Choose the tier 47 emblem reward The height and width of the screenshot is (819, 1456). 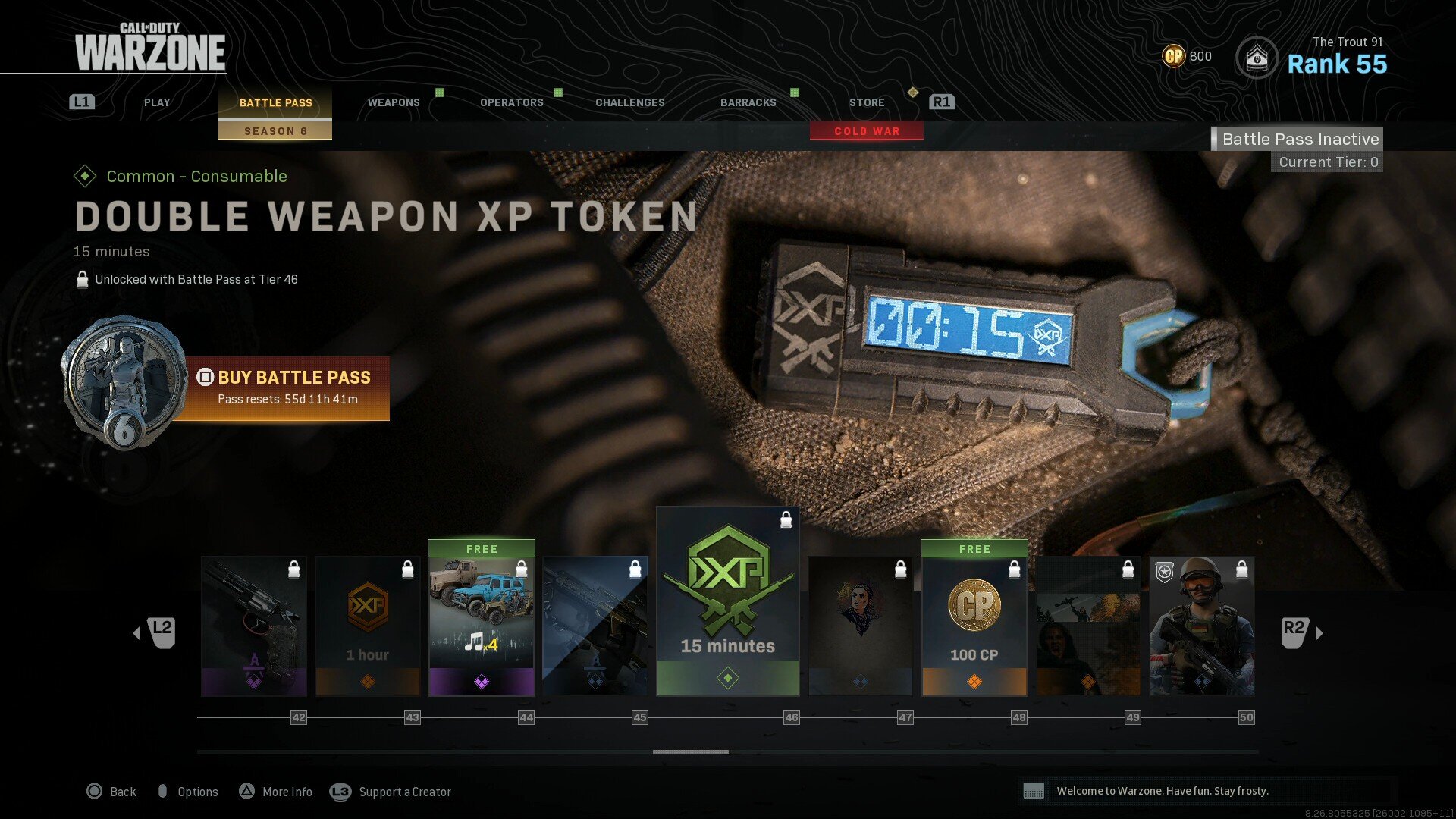[861, 626]
